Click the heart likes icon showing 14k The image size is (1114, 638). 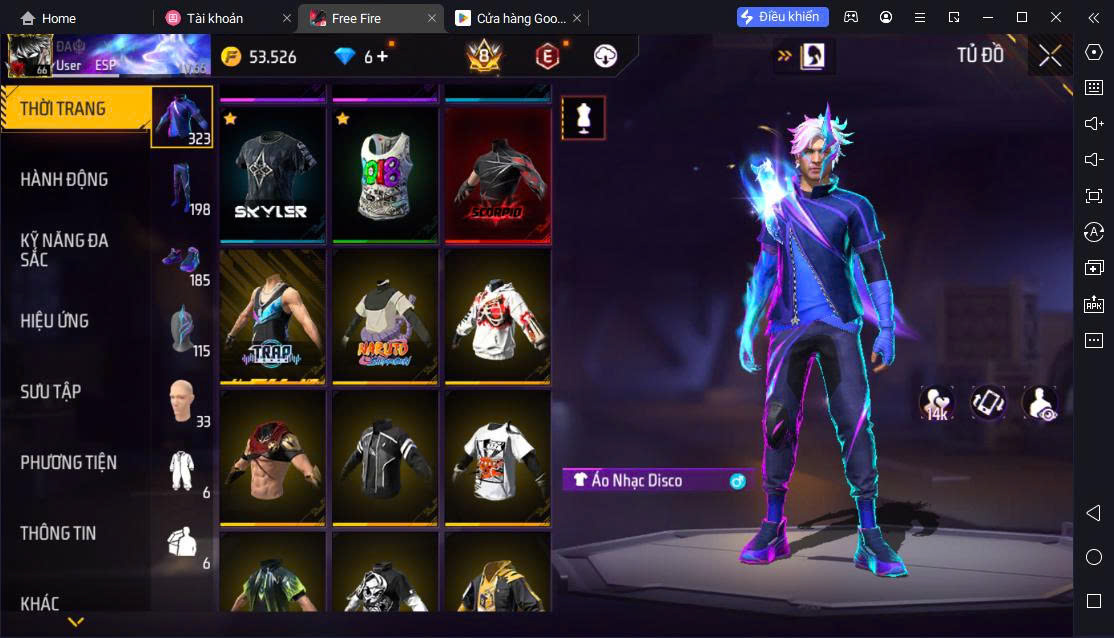[x=937, y=402]
